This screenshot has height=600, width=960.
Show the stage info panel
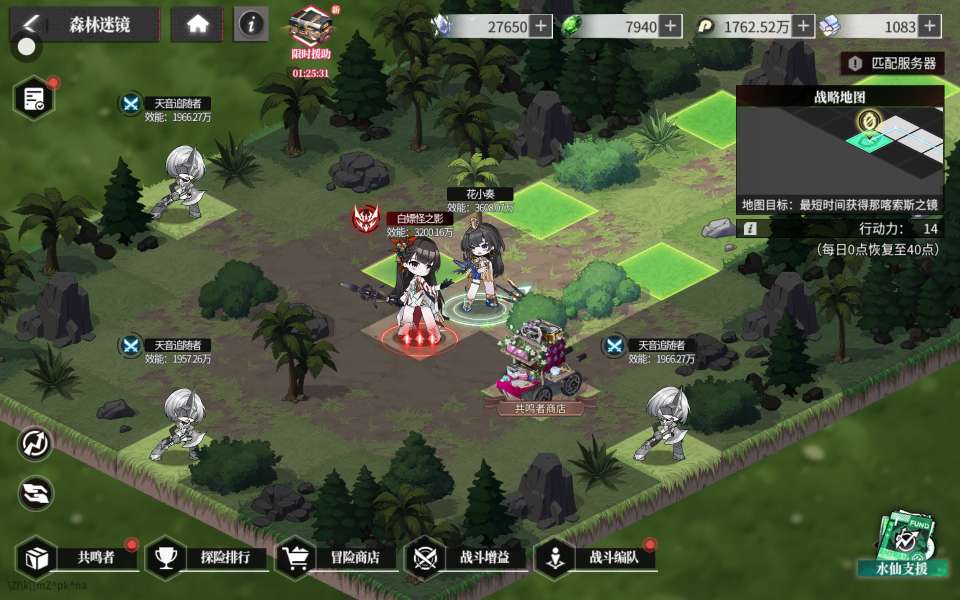[251, 25]
